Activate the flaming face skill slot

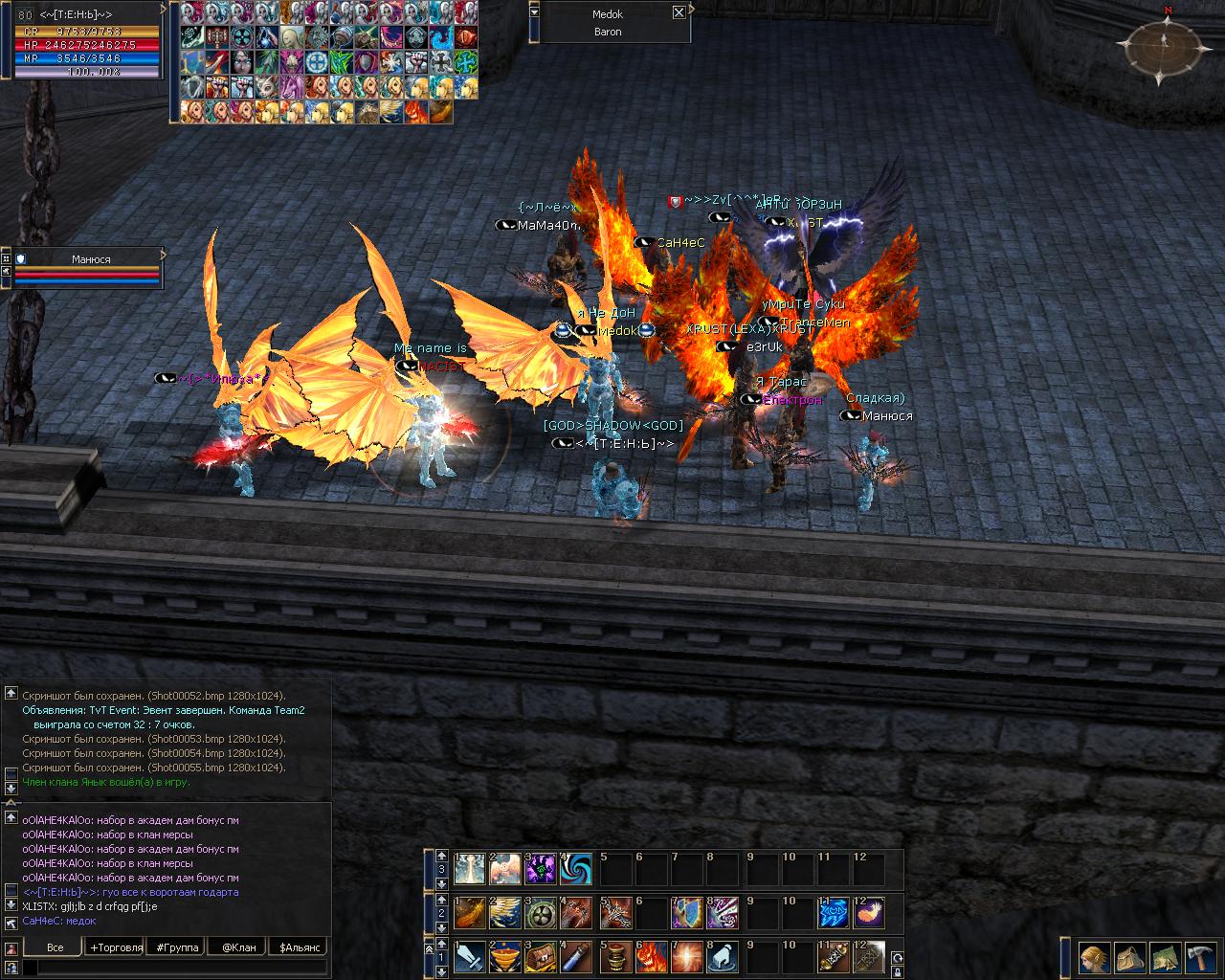click(651, 957)
